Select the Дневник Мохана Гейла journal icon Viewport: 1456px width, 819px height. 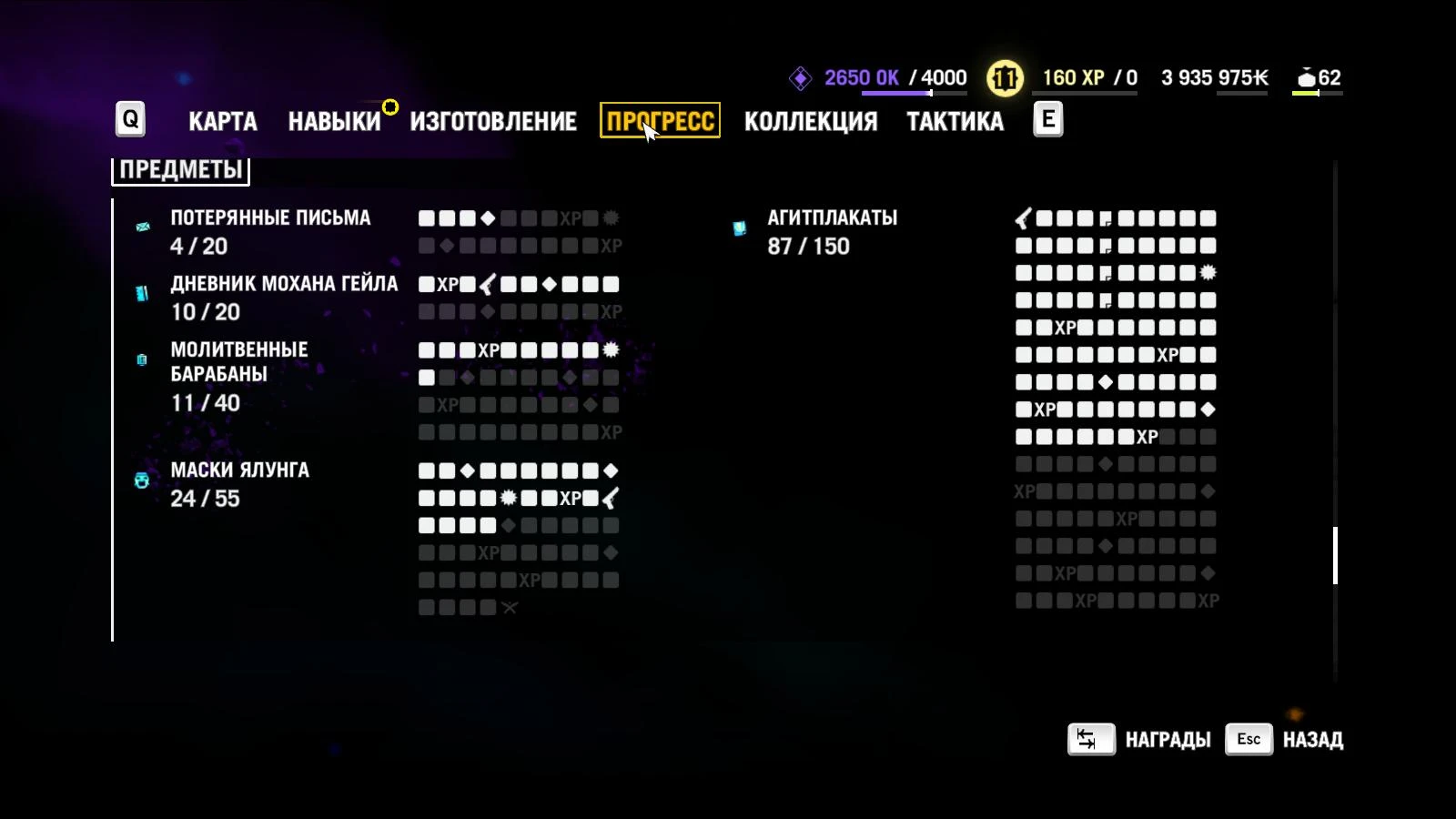tap(141, 291)
